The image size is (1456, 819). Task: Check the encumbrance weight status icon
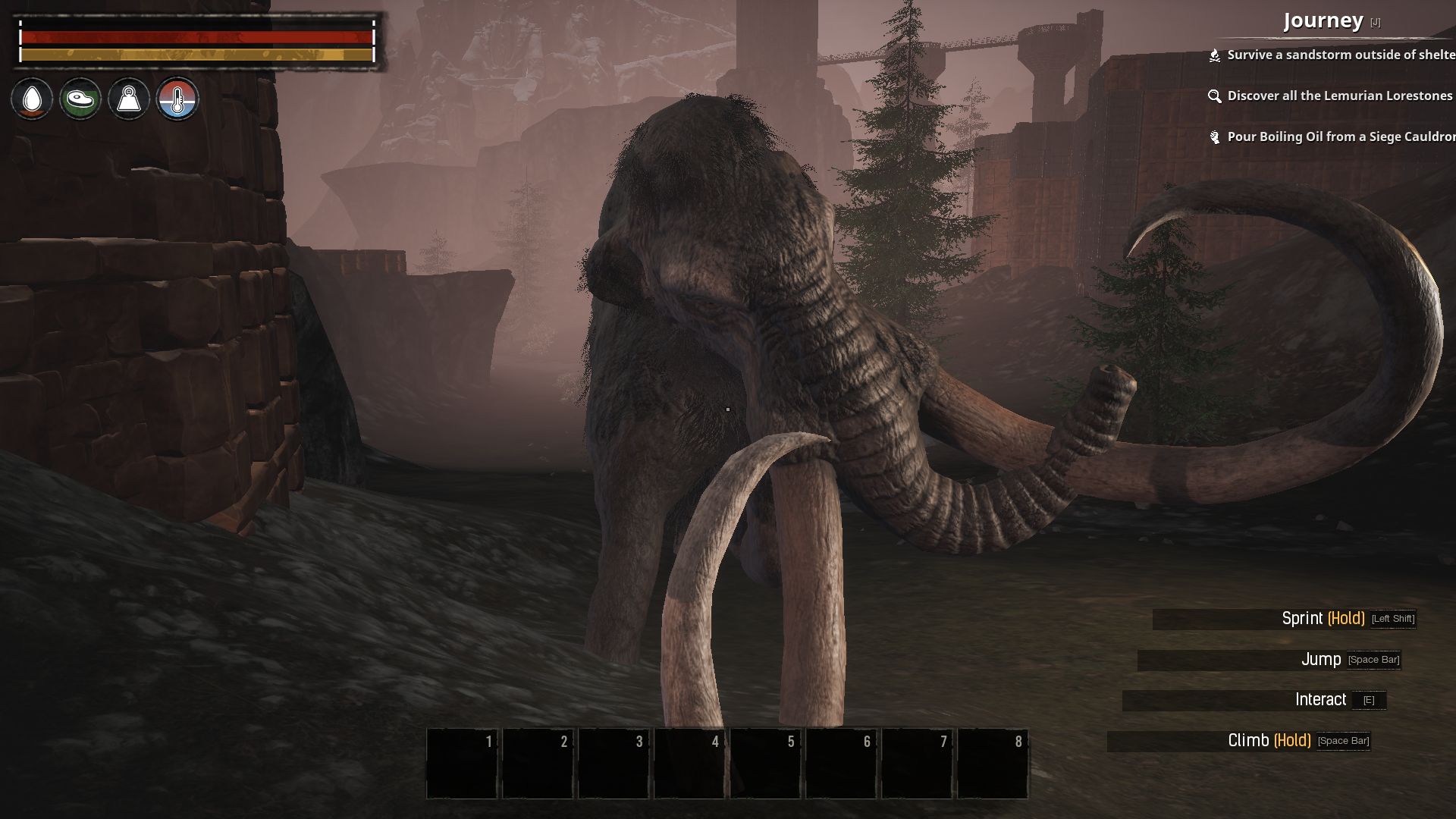tap(129, 99)
